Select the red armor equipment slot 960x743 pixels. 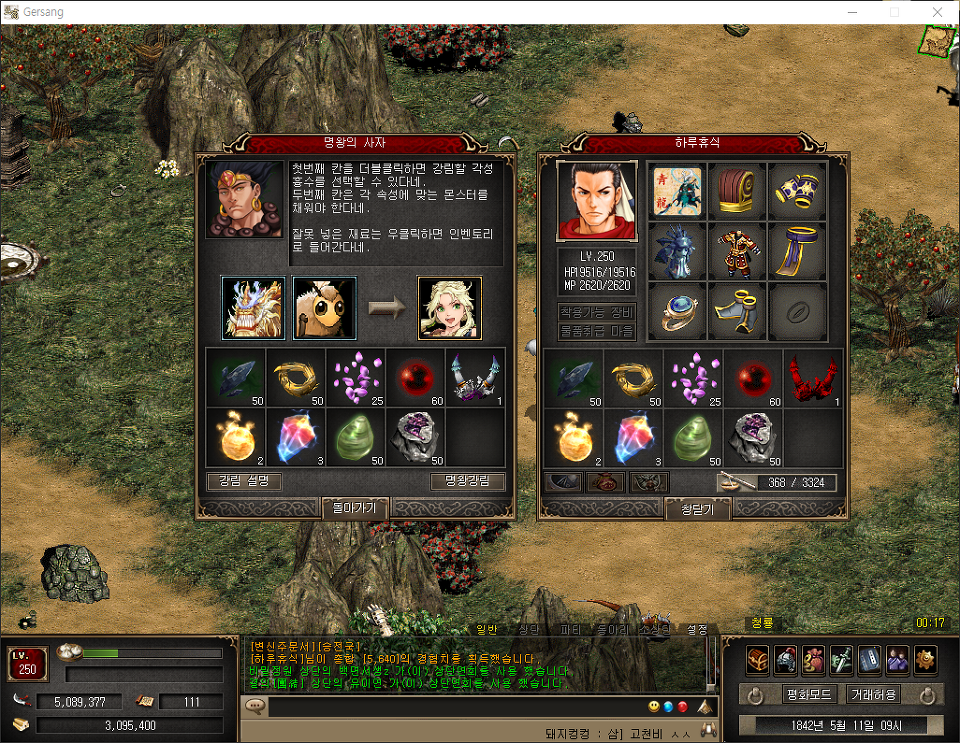point(737,251)
